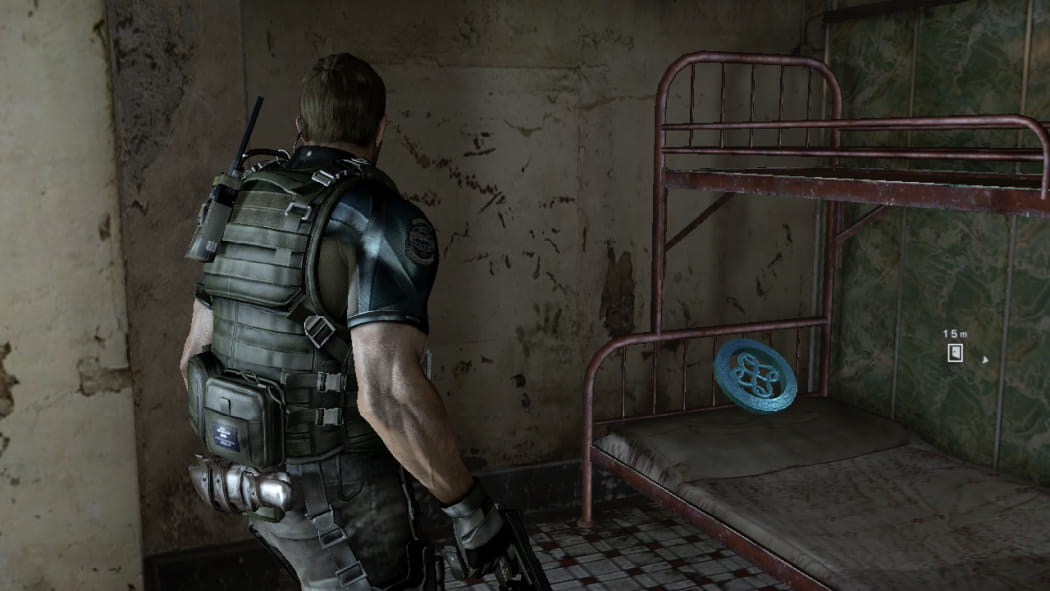Click the door objective waypoint icon
Image resolution: width=1050 pixels, height=591 pixels.
[x=955, y=352]
